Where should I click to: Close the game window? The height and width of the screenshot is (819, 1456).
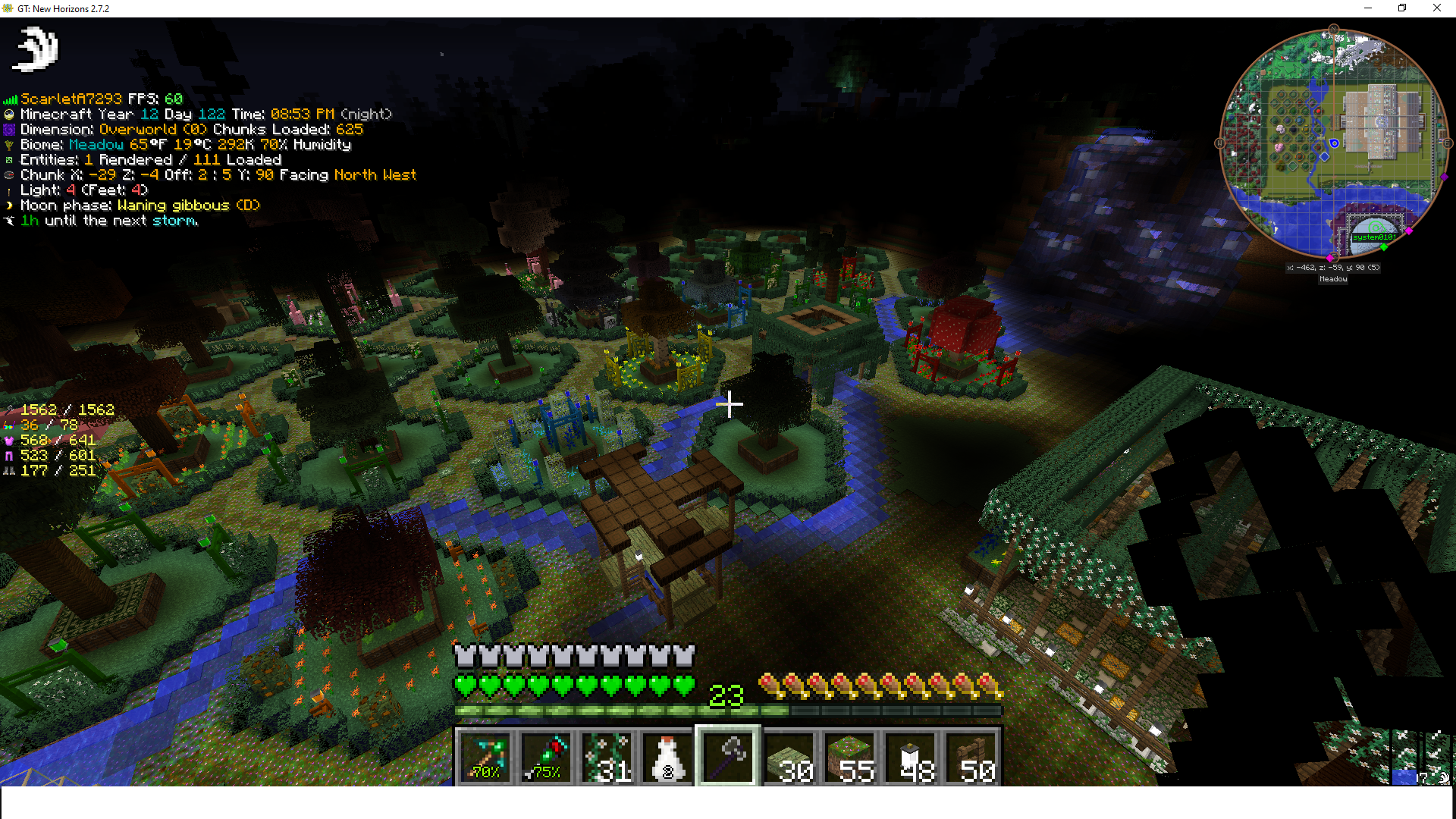click(x=1436, y=8)
